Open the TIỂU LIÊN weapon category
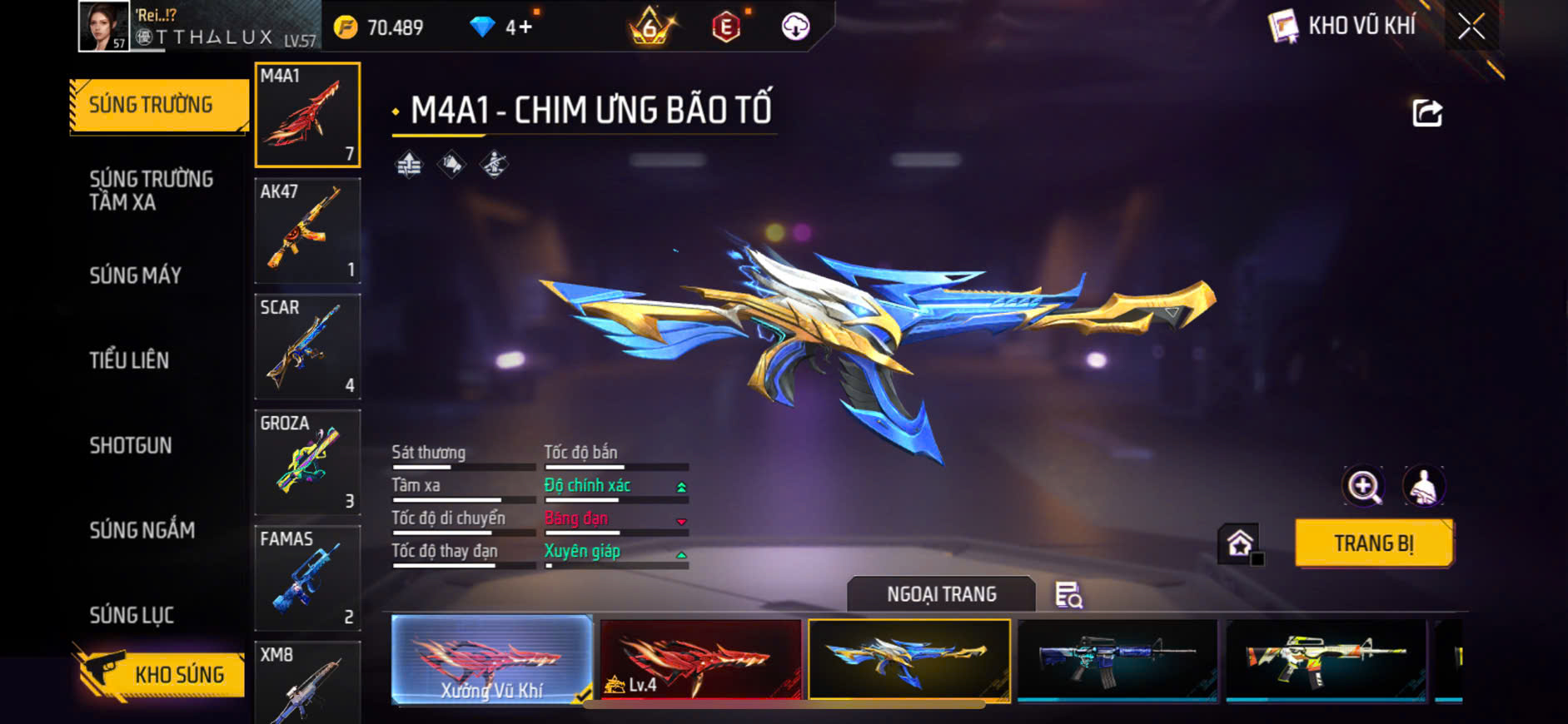 (129, 360)
